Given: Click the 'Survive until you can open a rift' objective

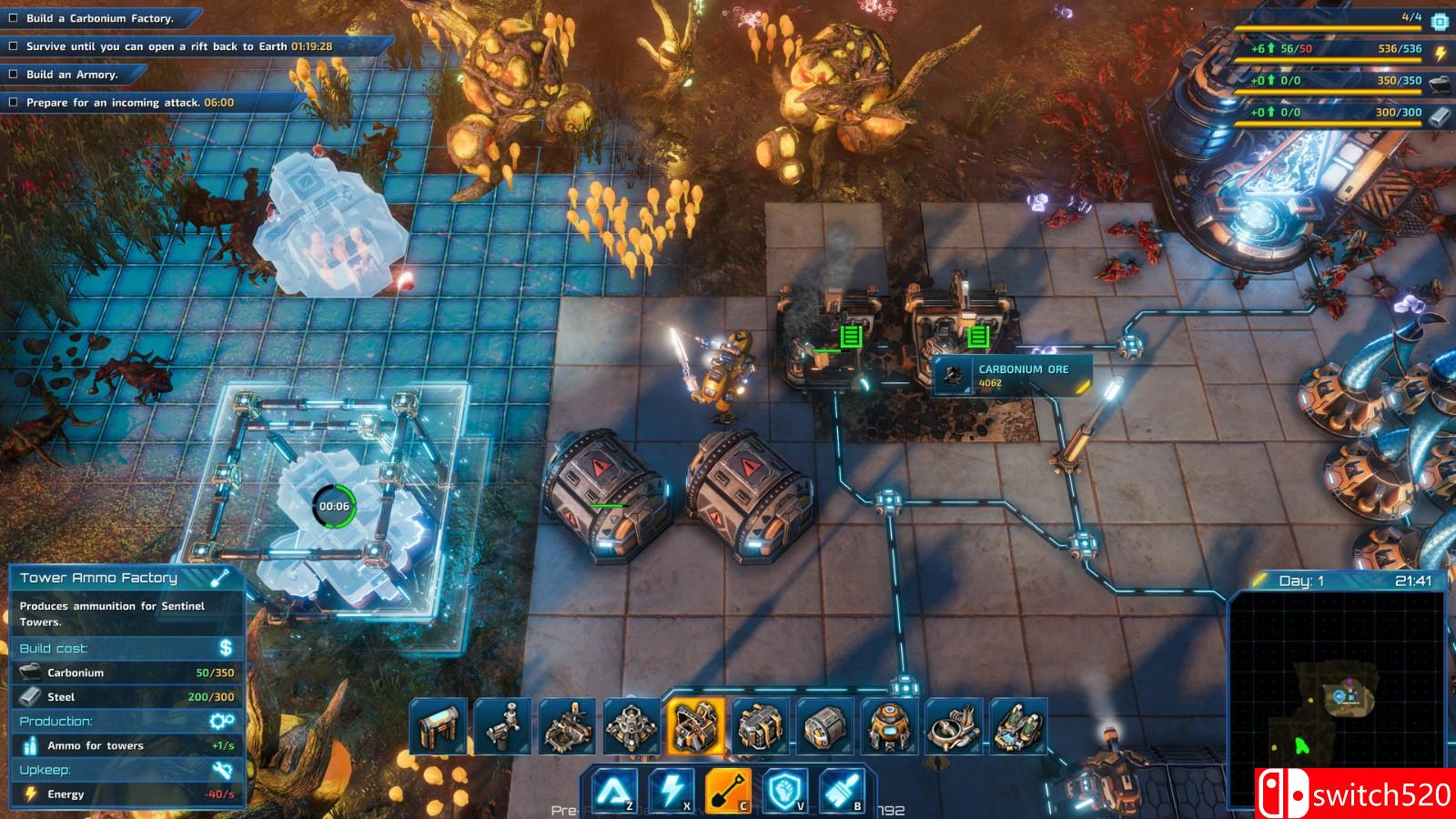Looking at the screenshot, I should click(178, 46).
